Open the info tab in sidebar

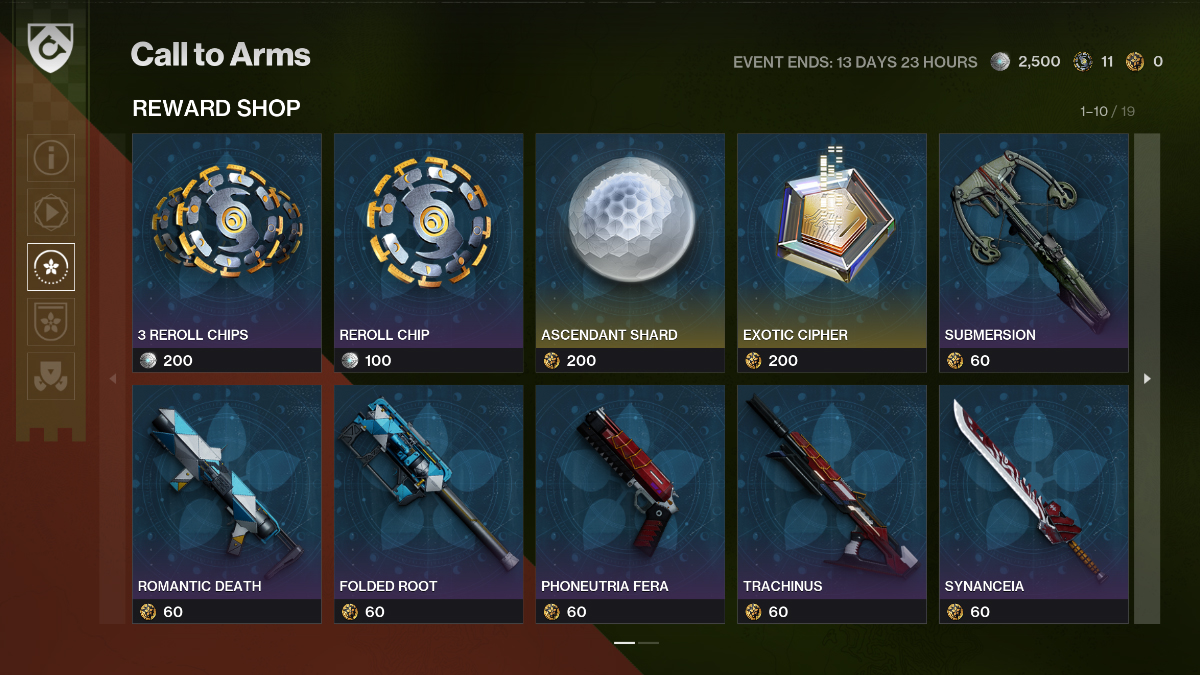click(x=51, y=158)
